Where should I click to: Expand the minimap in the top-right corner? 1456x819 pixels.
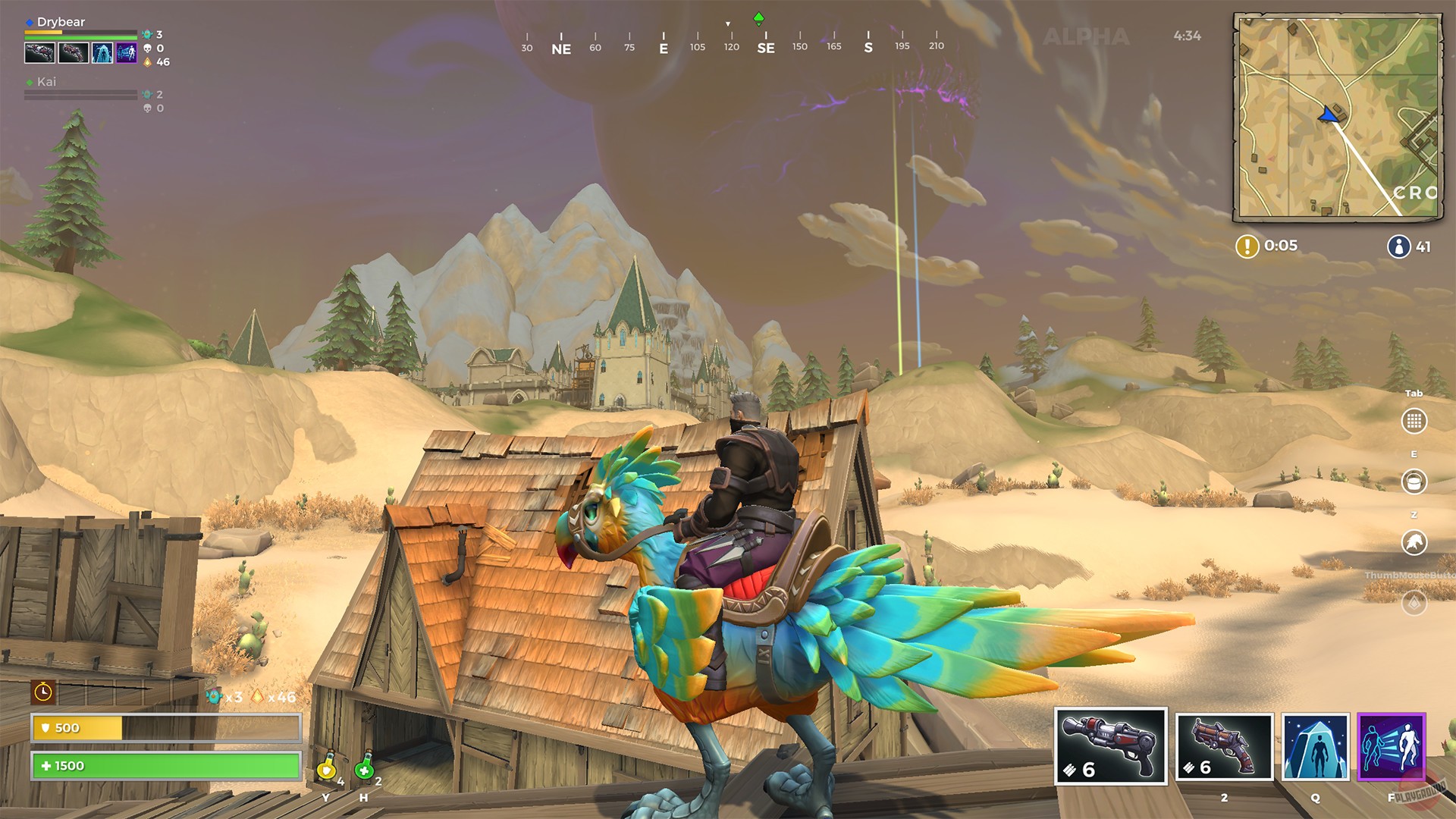1338,118
